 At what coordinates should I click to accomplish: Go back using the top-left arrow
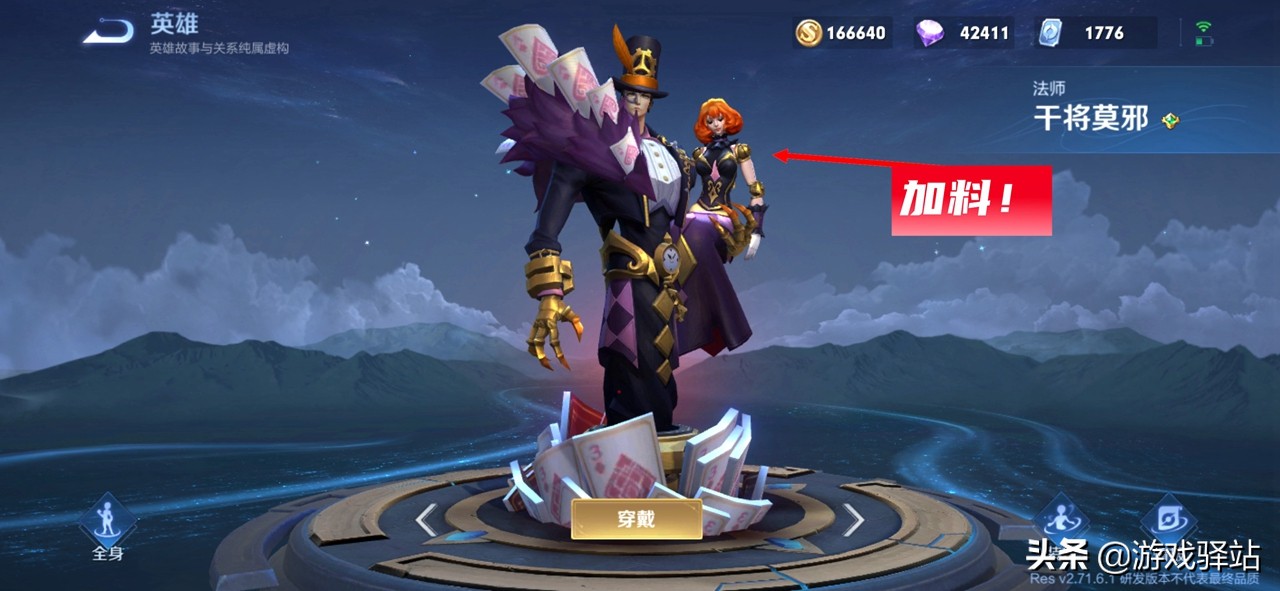pyautogui.click(x=108, y=33)
